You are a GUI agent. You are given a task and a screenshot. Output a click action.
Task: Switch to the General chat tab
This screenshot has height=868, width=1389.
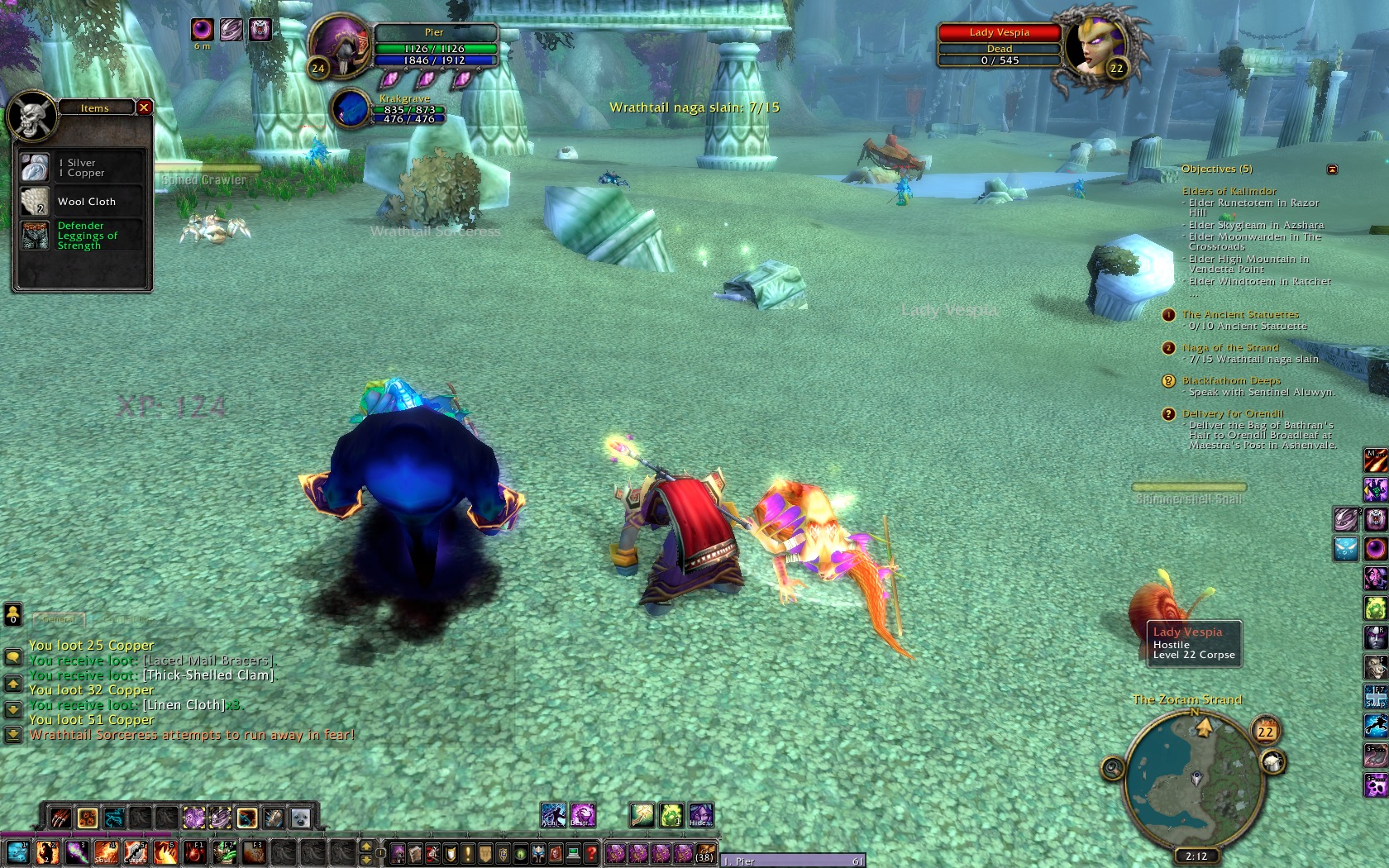tap(60, 618)
